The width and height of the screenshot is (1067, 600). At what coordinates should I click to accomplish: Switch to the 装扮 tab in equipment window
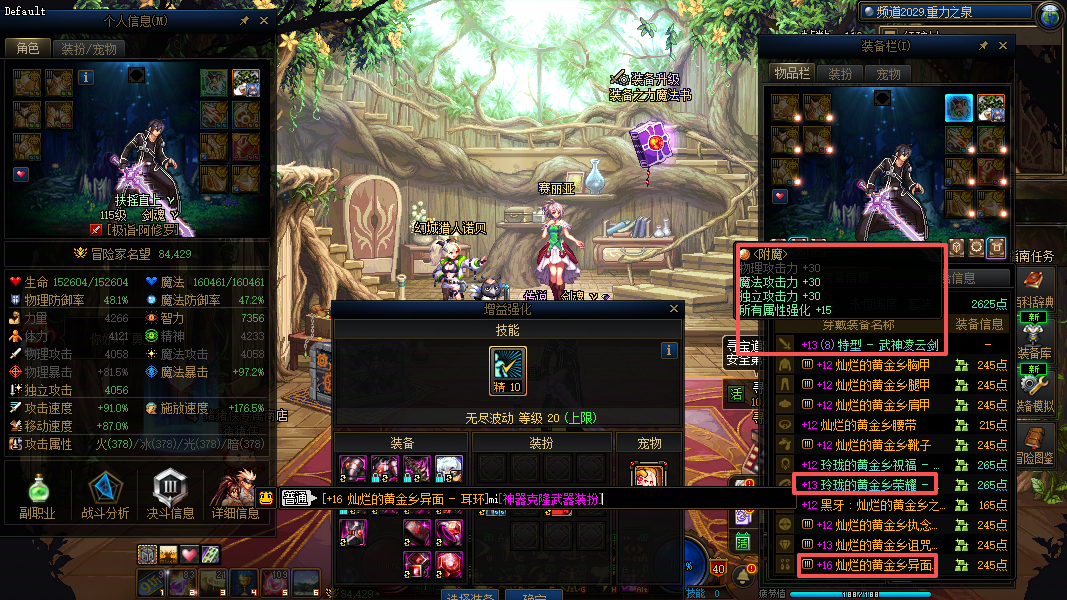pos(841,74)
